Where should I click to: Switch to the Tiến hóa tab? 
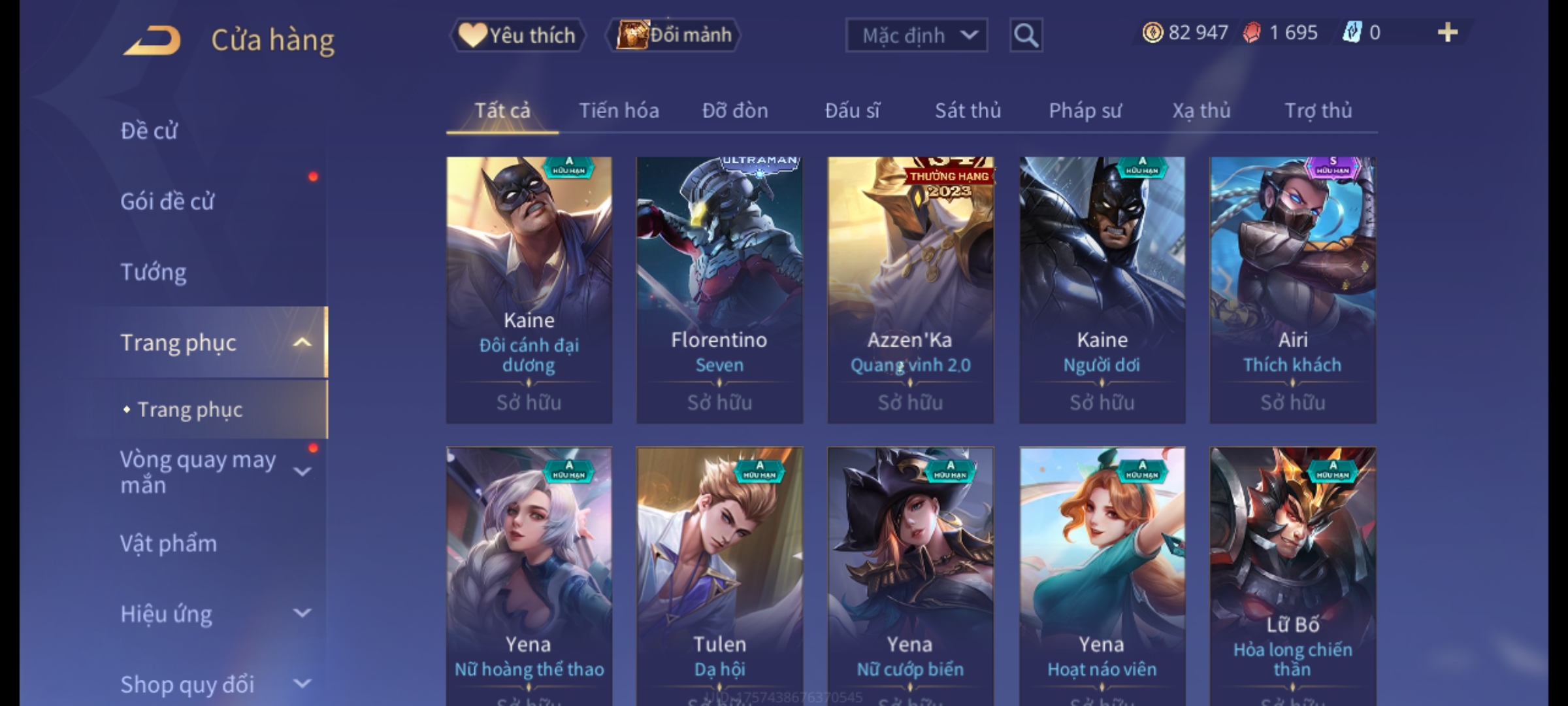pos(619,110)
